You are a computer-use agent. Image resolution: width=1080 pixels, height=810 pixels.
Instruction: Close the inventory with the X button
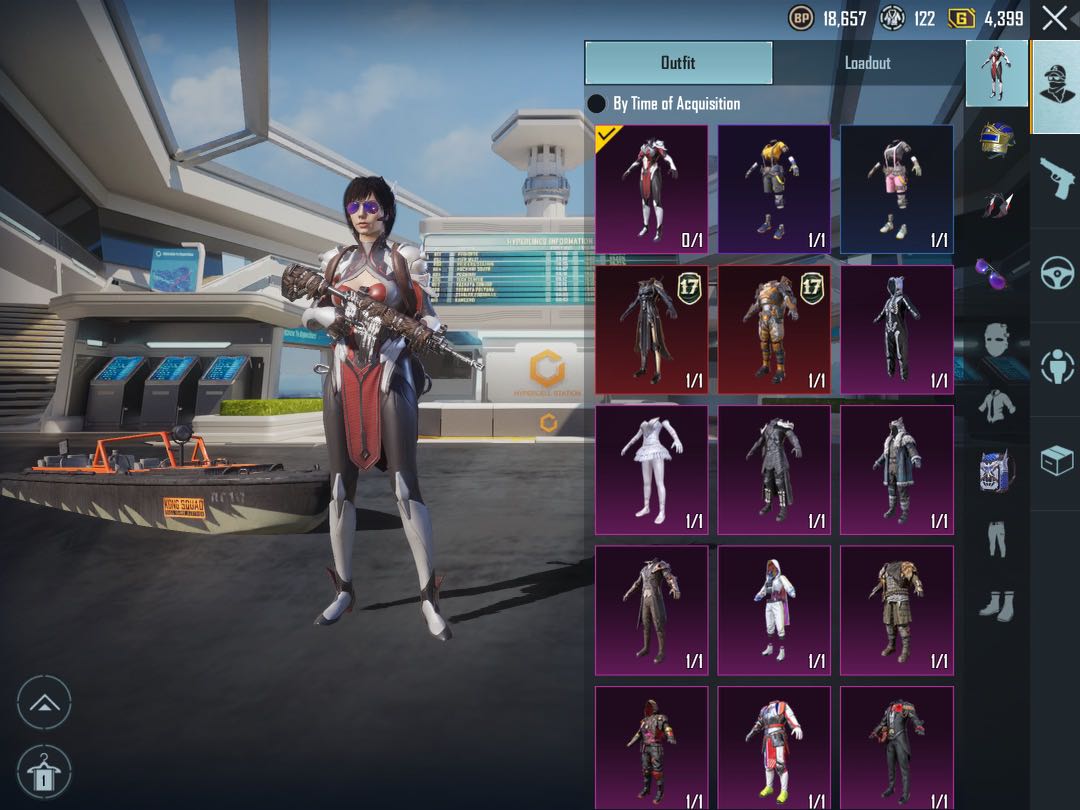click(1054, 18)
